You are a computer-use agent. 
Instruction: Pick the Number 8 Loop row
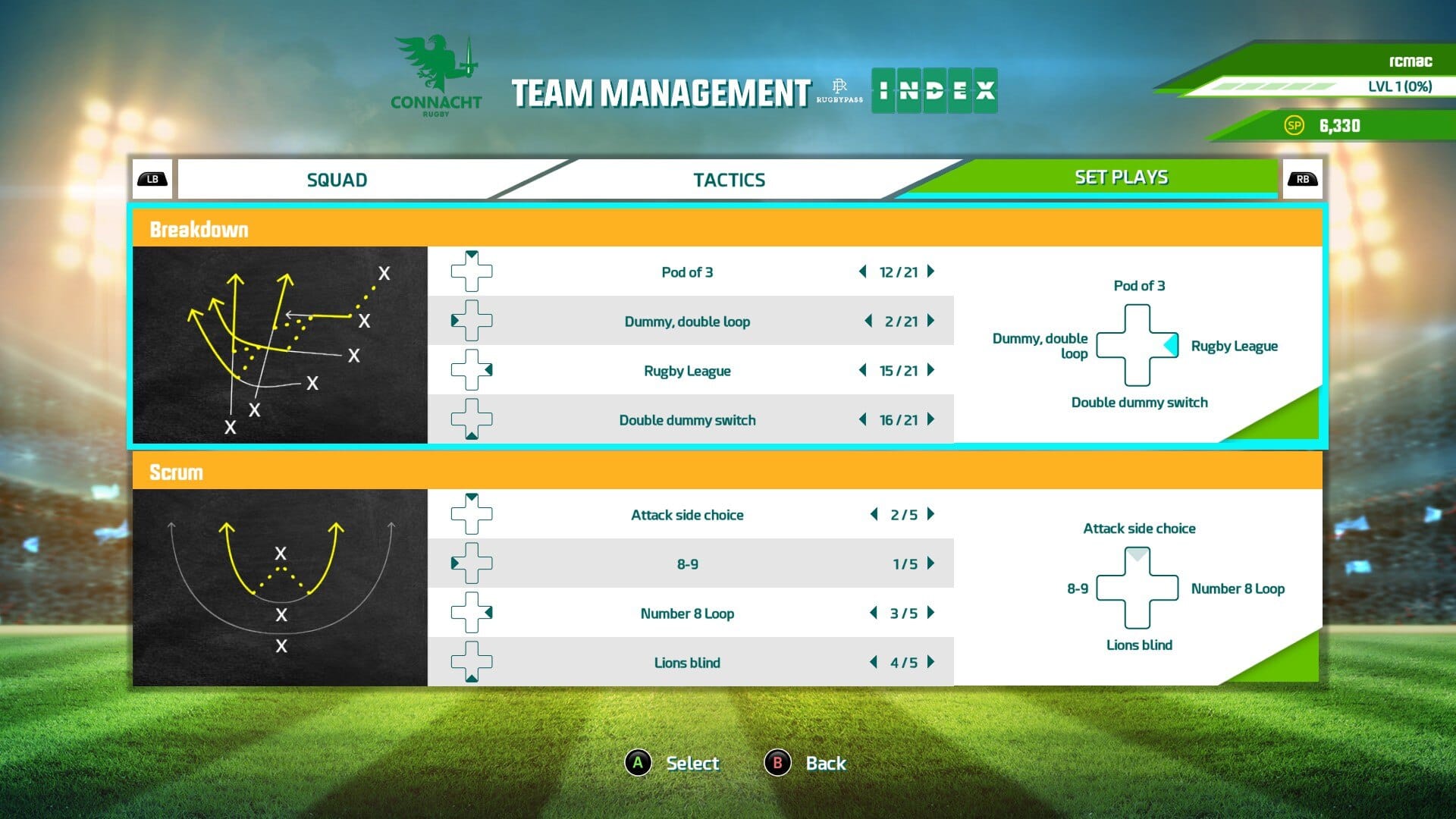(x=687, y=613)
